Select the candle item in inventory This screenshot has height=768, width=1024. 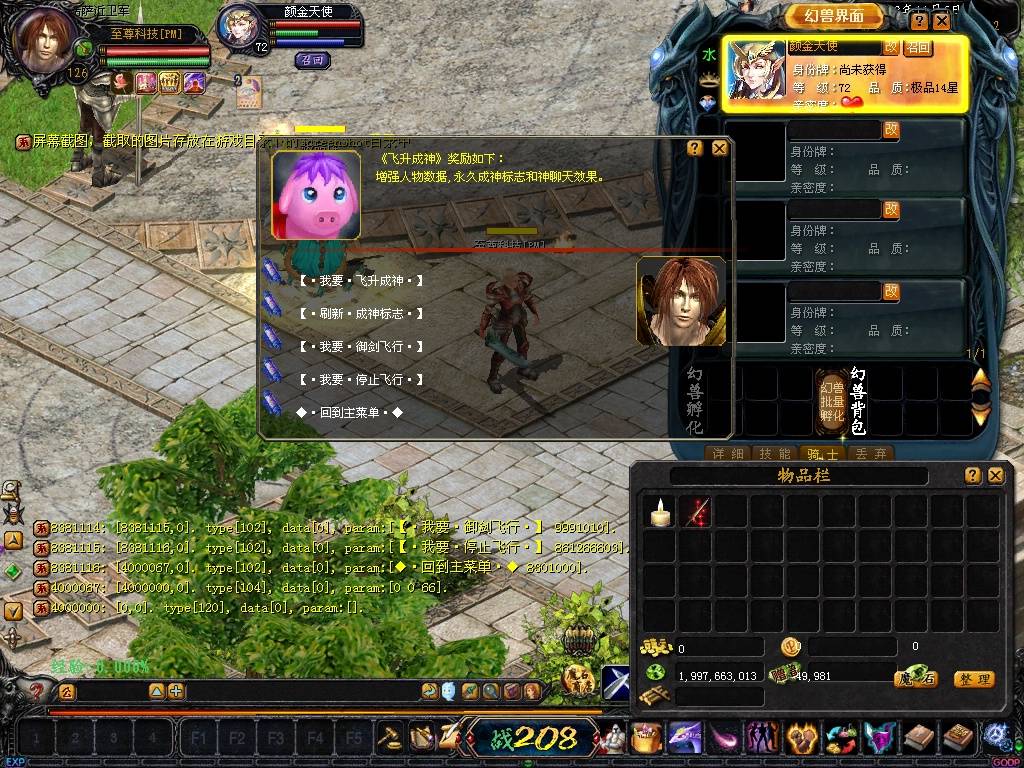pyautogui.click(x=658, y=512)
